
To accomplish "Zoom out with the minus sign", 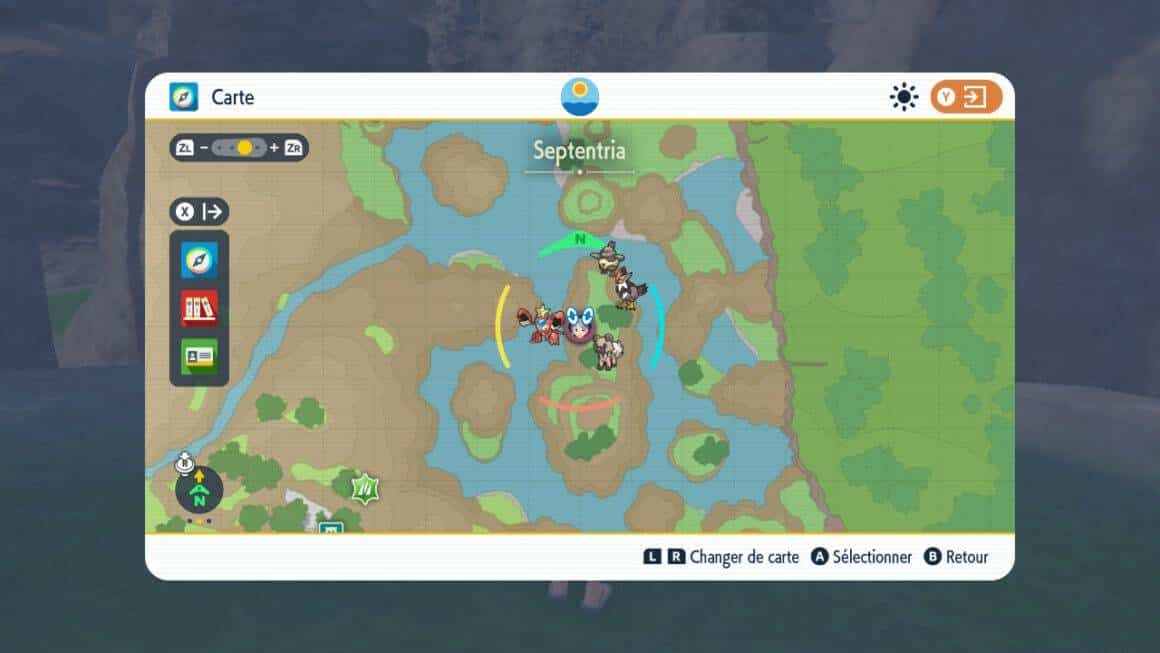I will 204,148.
